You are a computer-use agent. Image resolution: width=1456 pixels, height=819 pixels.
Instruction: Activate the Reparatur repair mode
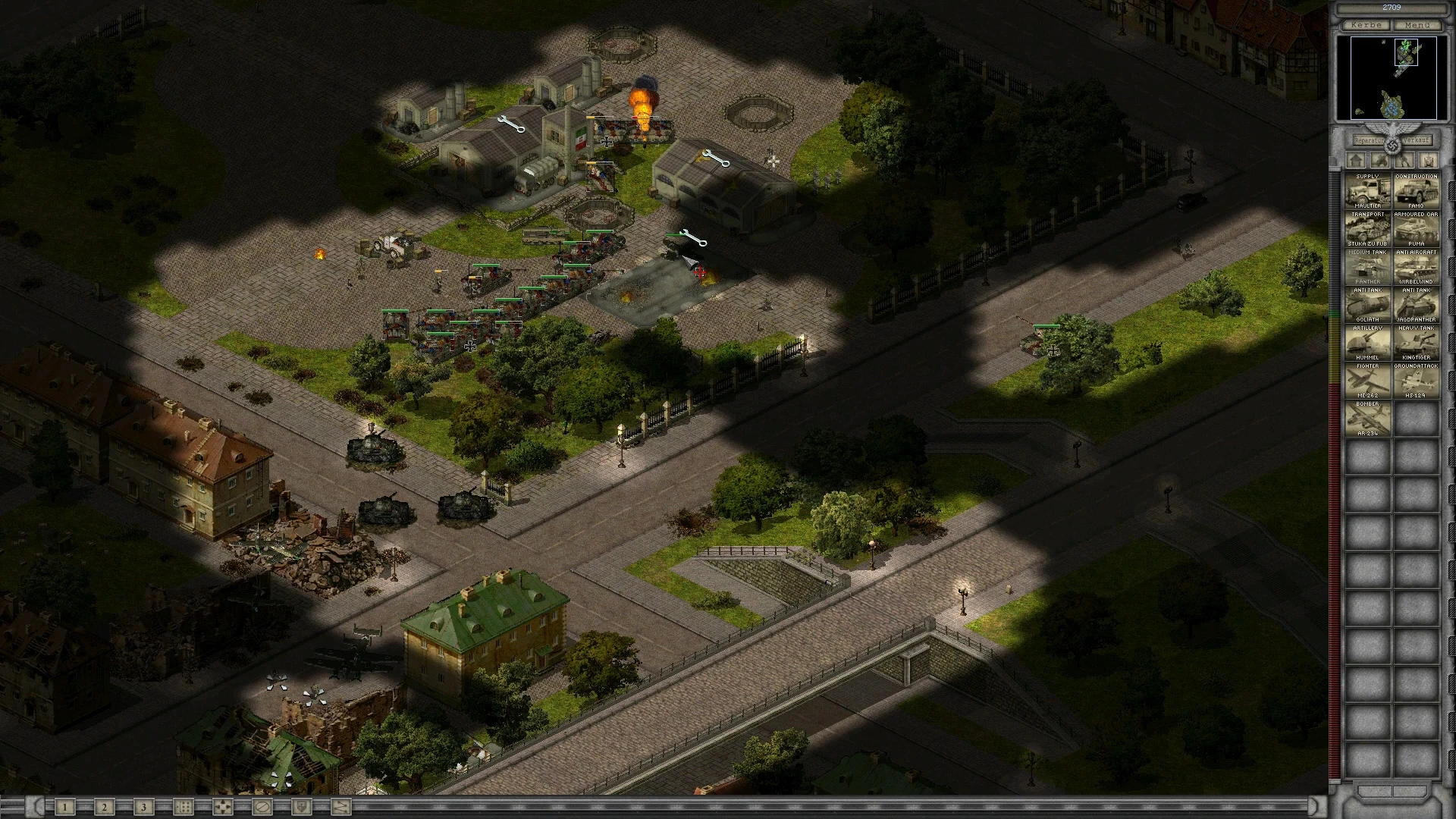point(1370,140)
